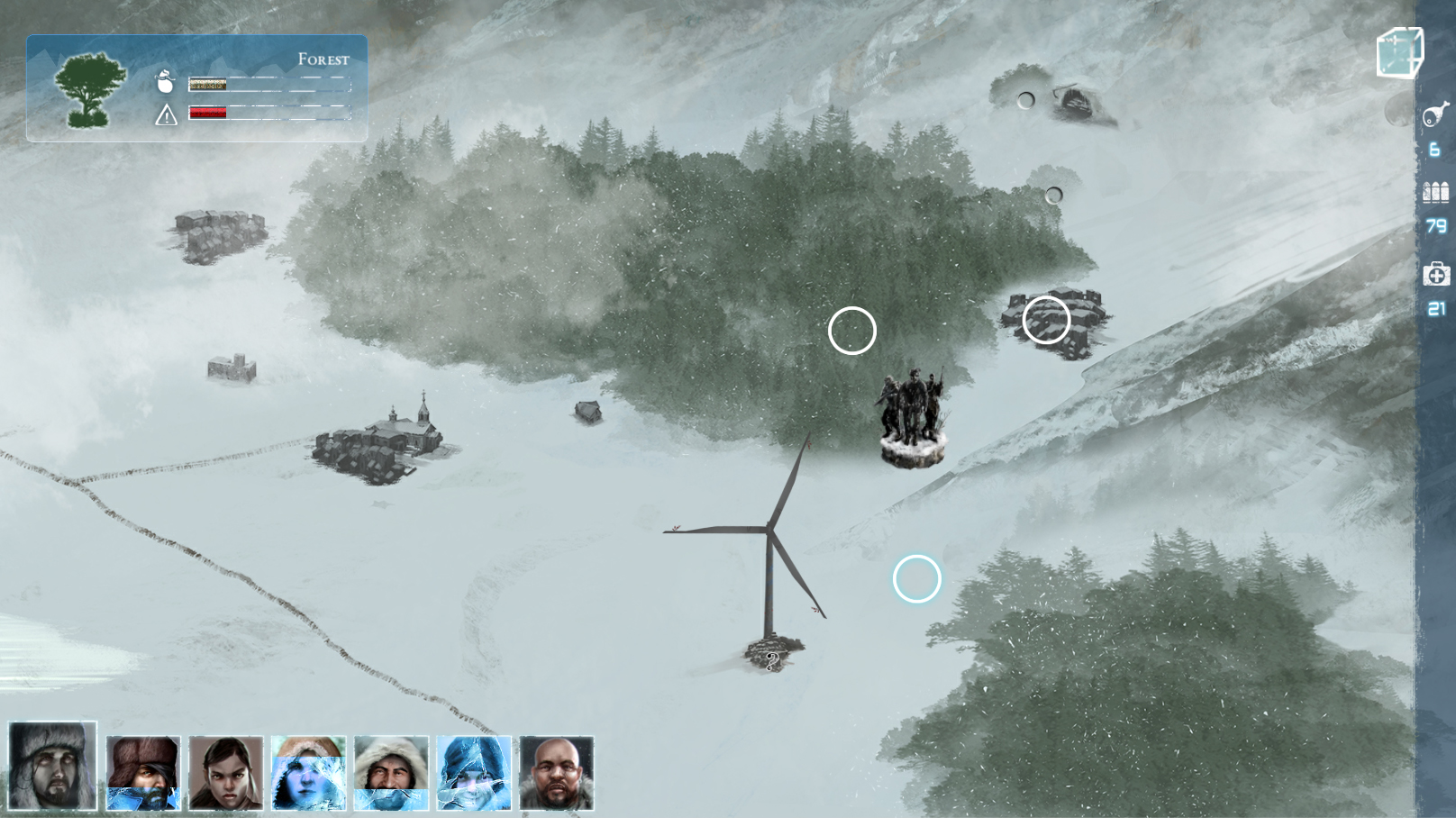
Task: Click the warning triangle danger icon
Action: click(x=166, y=116)
